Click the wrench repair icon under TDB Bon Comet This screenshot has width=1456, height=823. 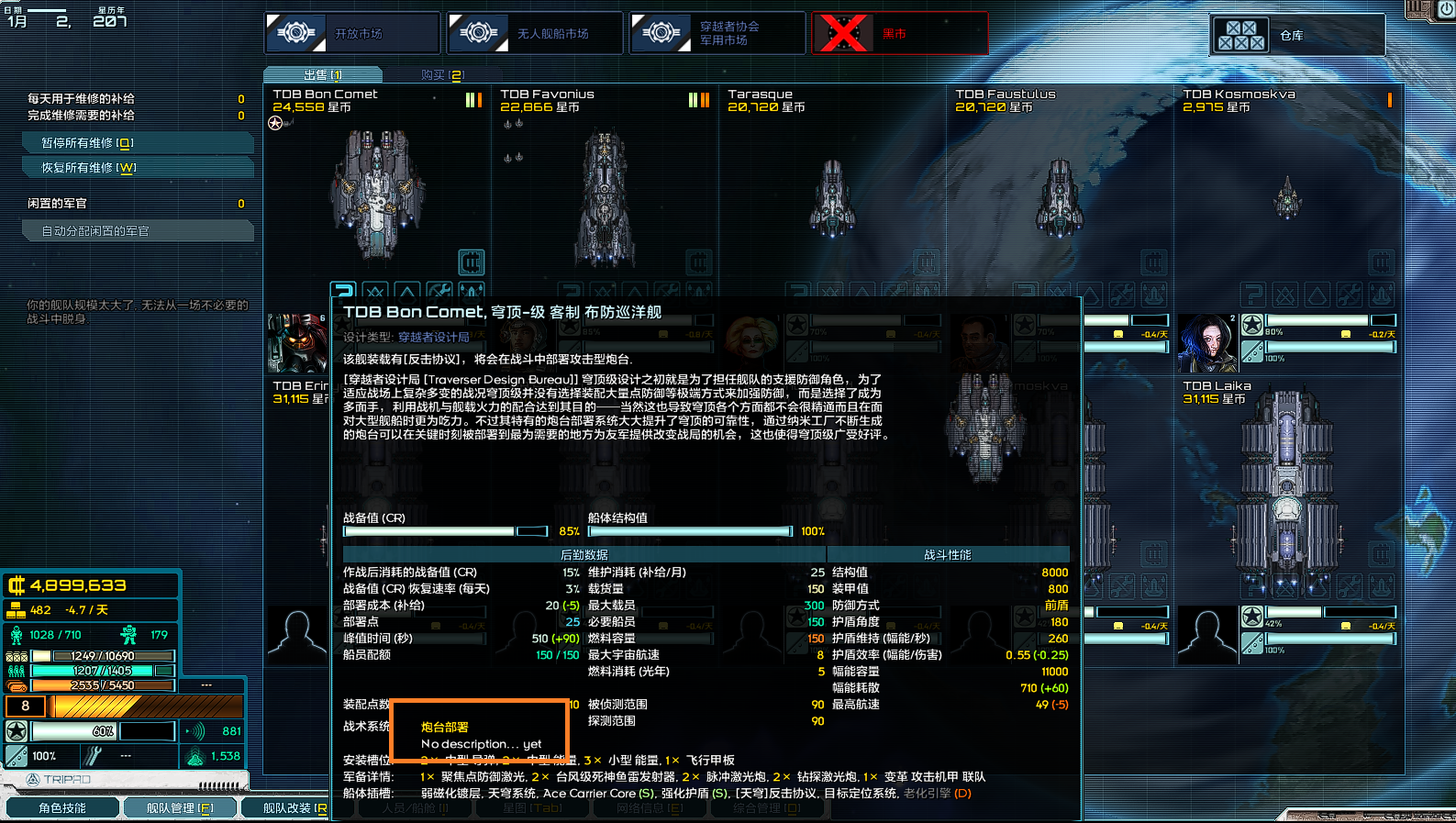coord(438,292)
